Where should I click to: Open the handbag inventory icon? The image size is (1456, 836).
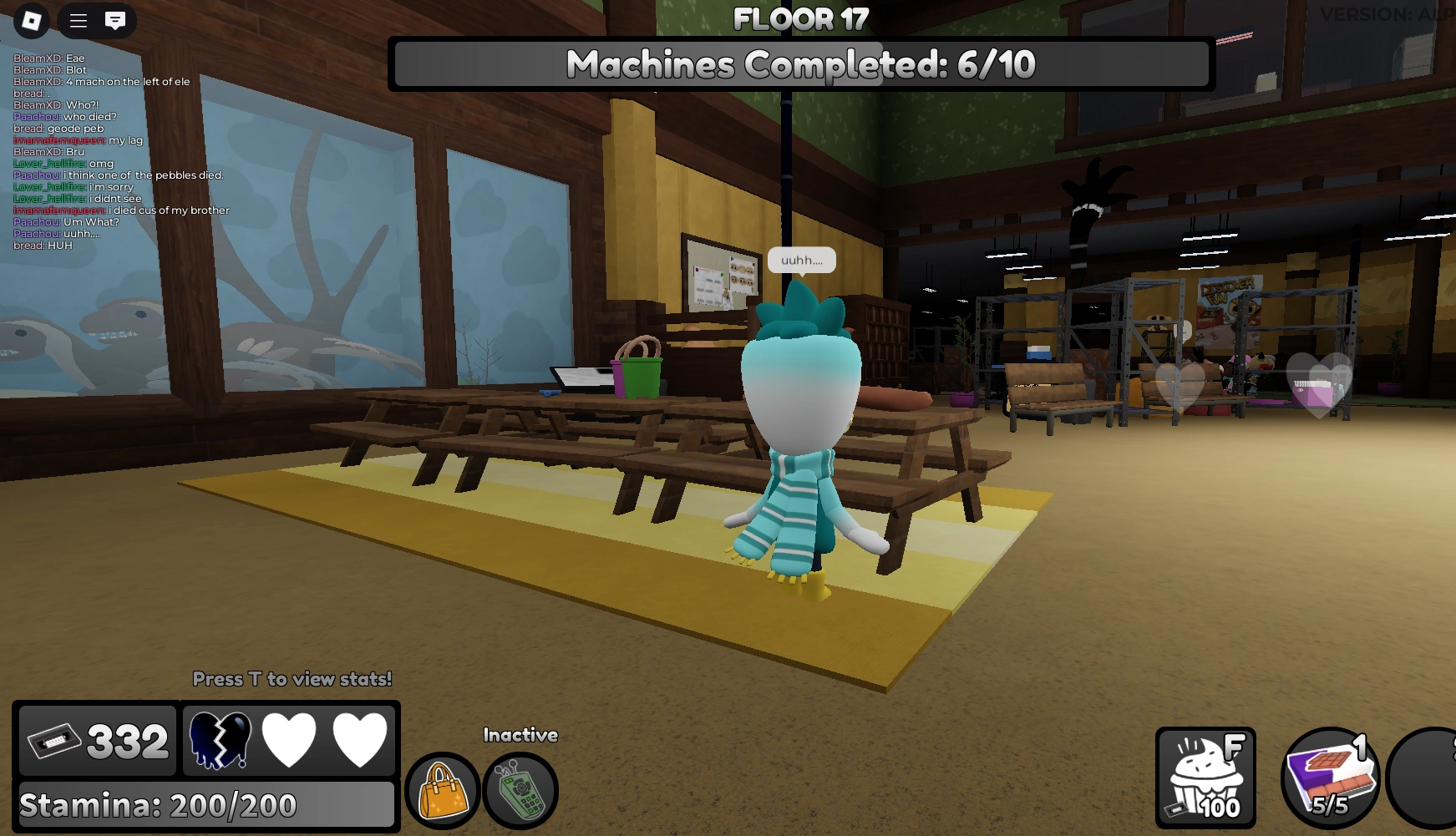click(x=443, y=791)
